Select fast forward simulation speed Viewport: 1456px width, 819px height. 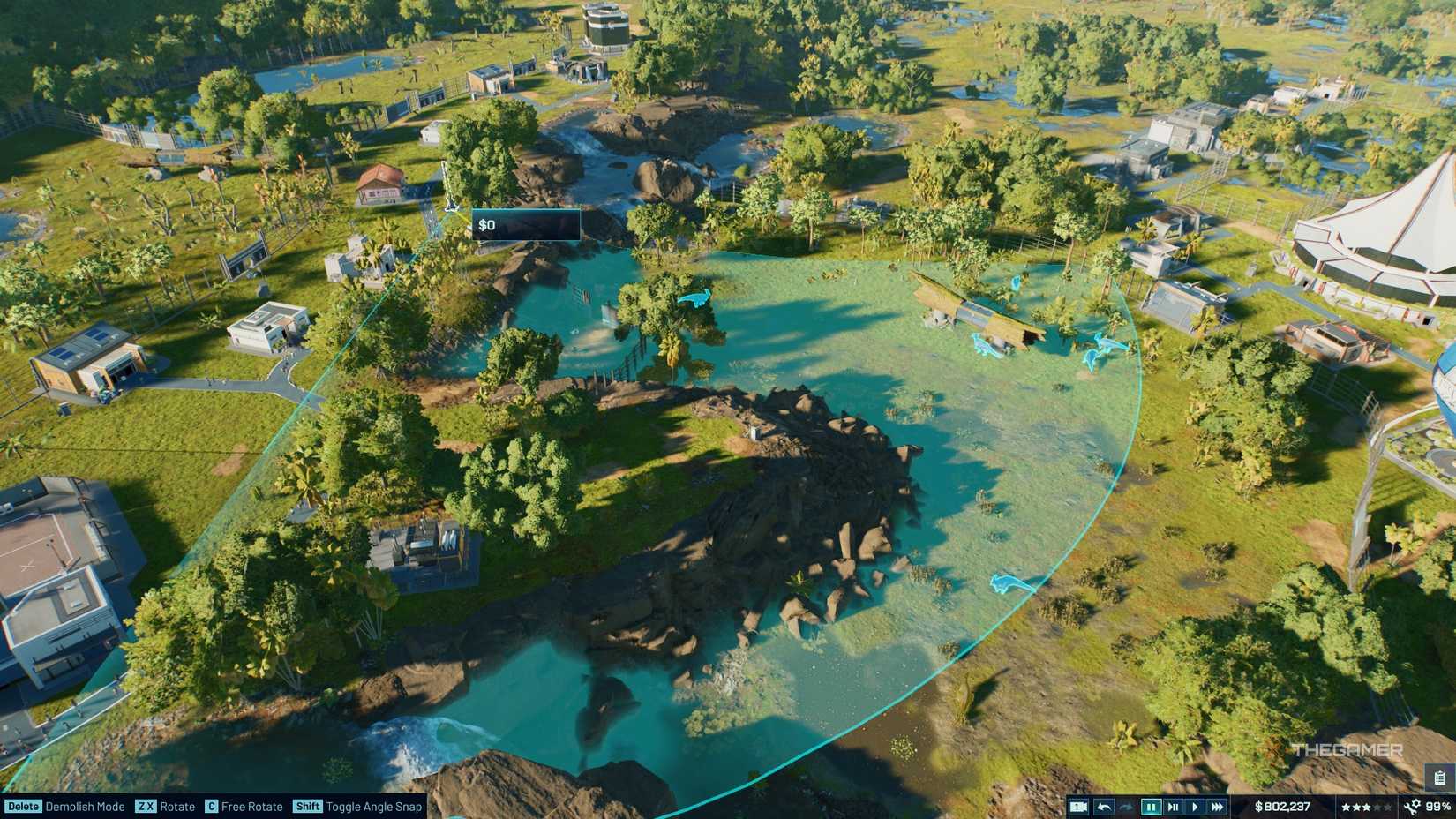pos(1218,806)
